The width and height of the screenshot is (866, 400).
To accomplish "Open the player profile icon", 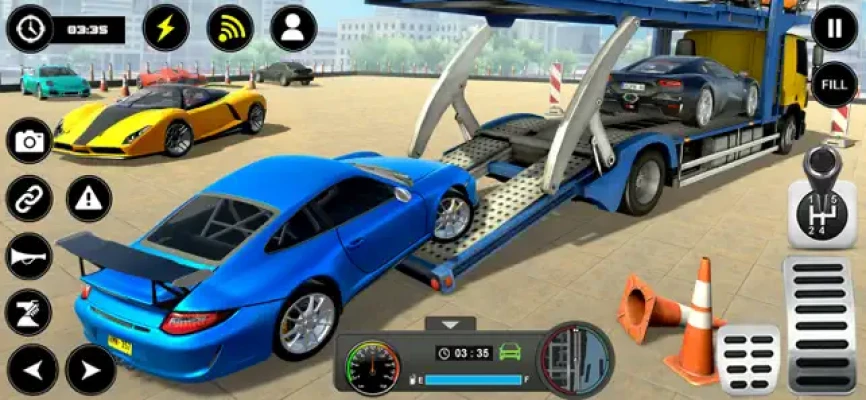I will point(293,28).
